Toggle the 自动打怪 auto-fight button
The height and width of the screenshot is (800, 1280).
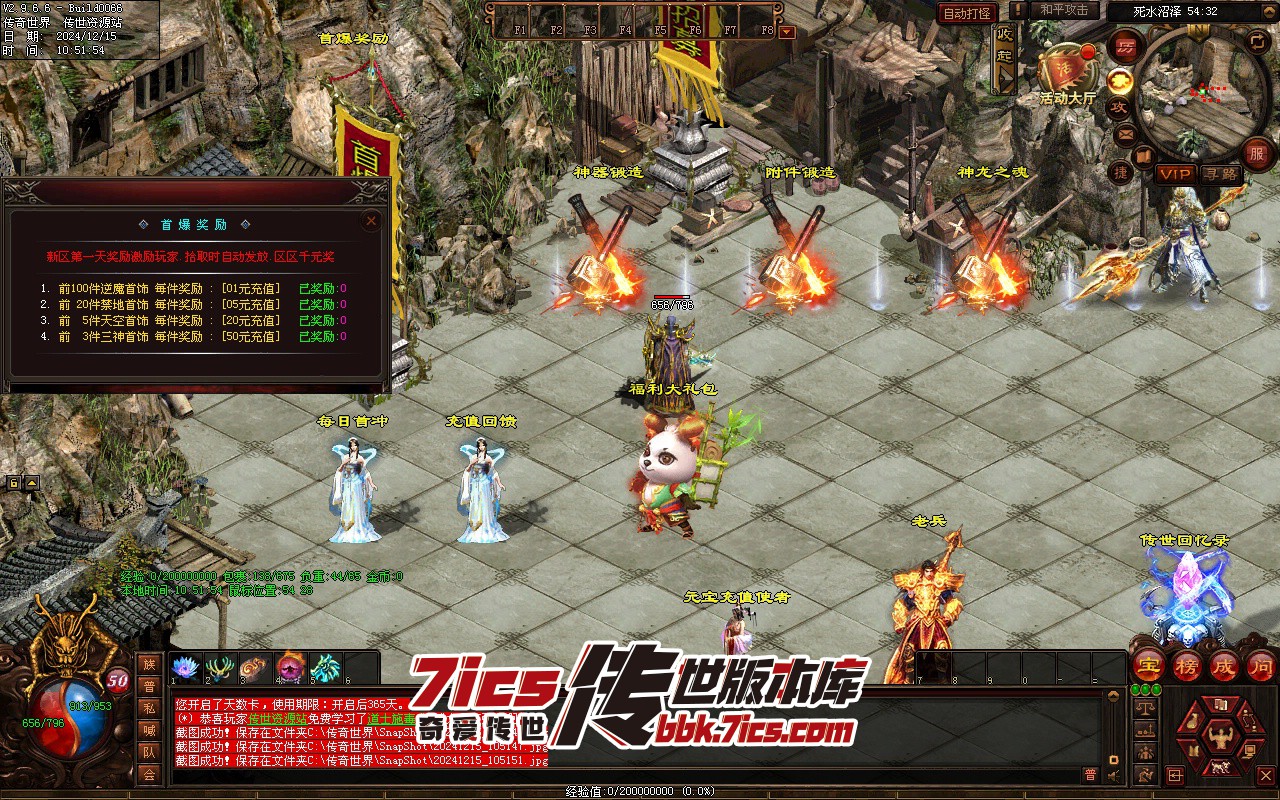click(967, 13)
